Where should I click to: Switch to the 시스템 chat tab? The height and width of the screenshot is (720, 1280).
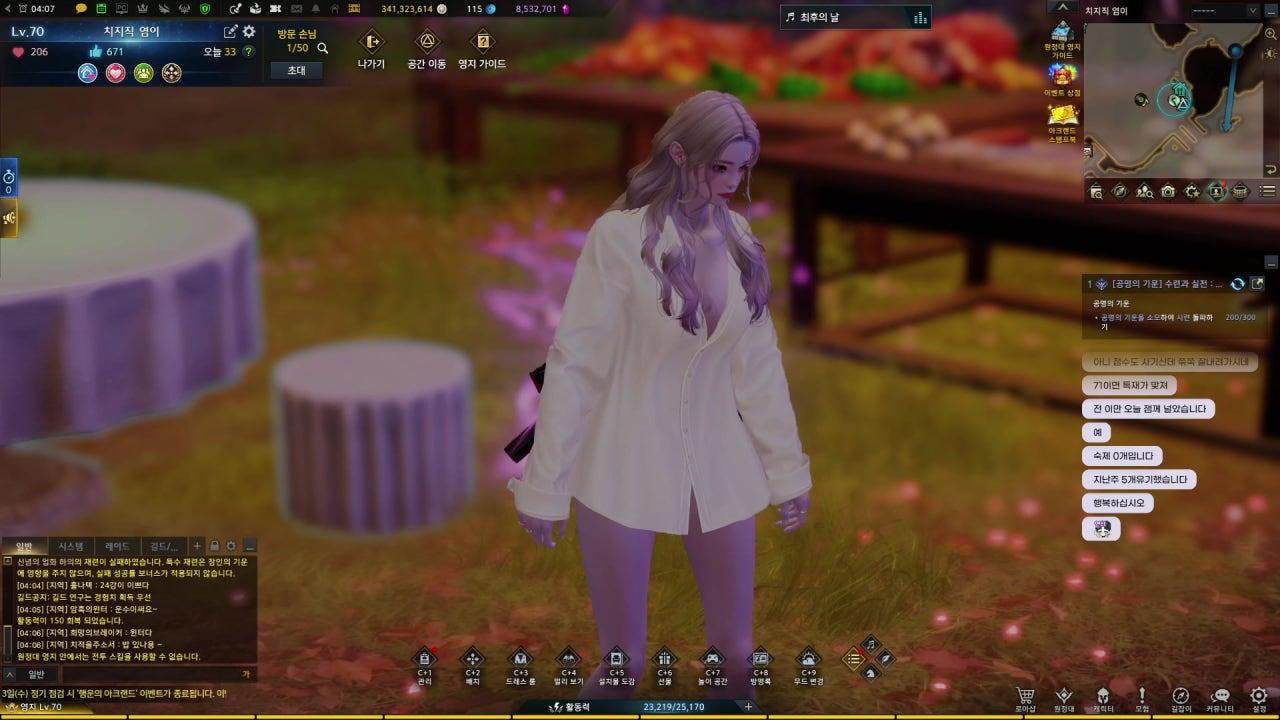pos(71,546)
